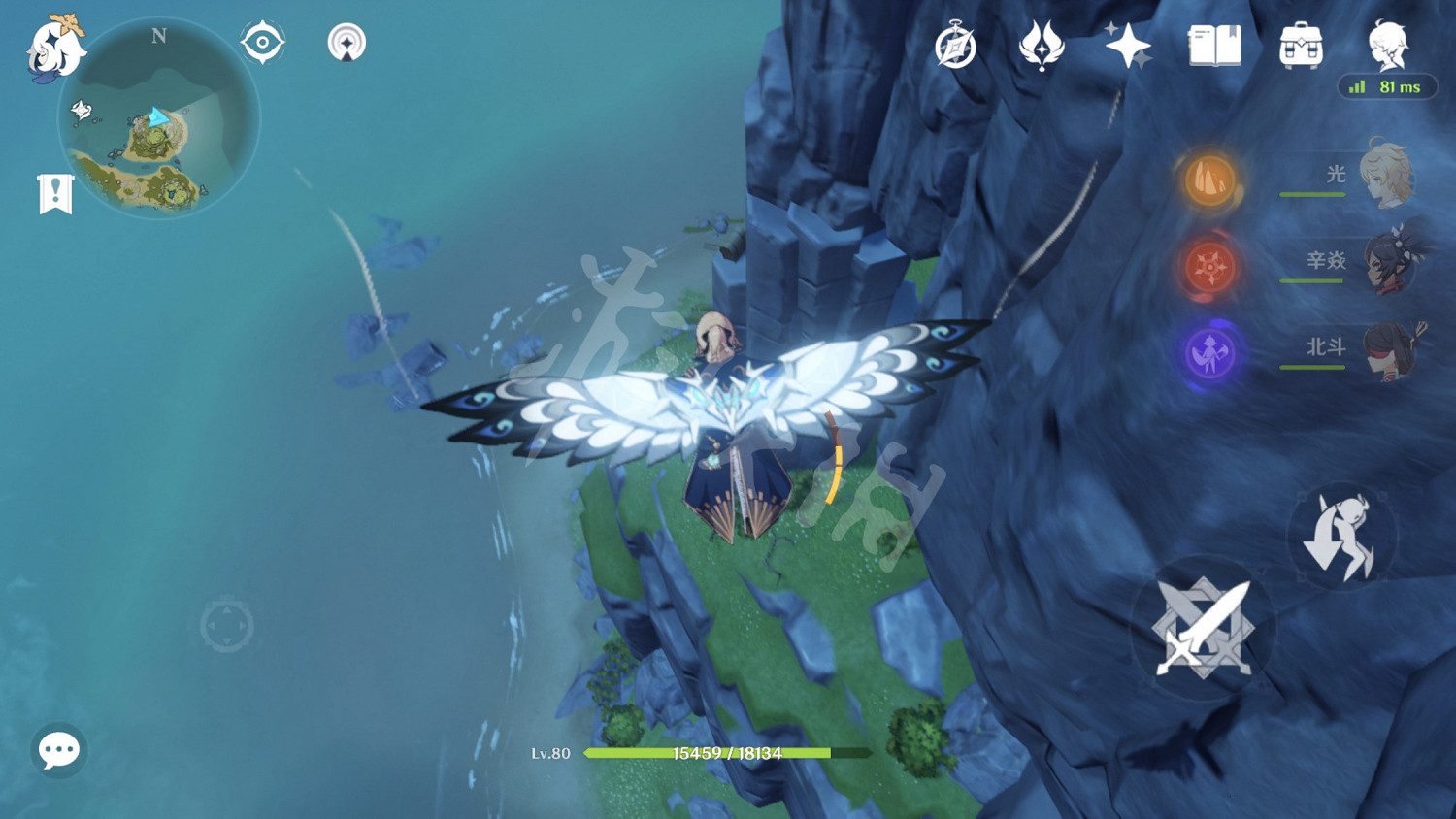Tap the circular antenna signal icon

(x=347, y=43)
